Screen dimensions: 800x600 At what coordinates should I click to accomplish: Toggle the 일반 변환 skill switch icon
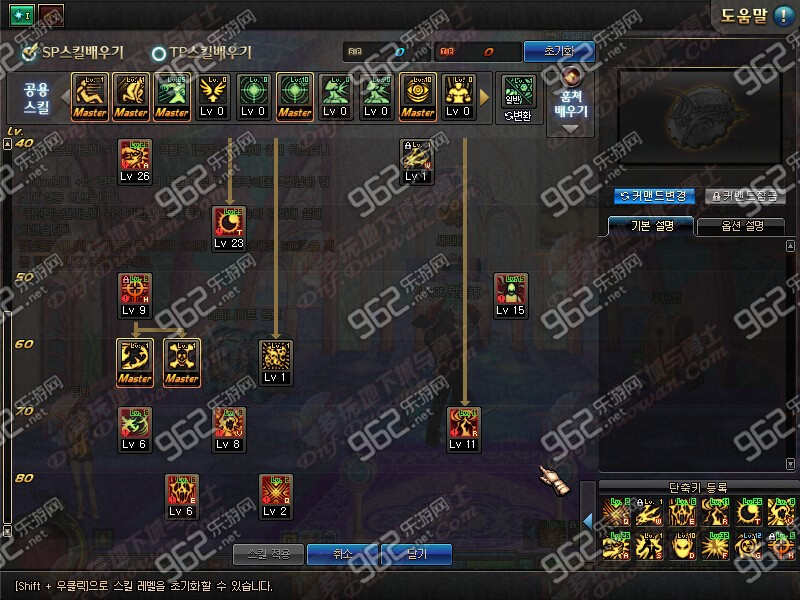tap(518, 98)
